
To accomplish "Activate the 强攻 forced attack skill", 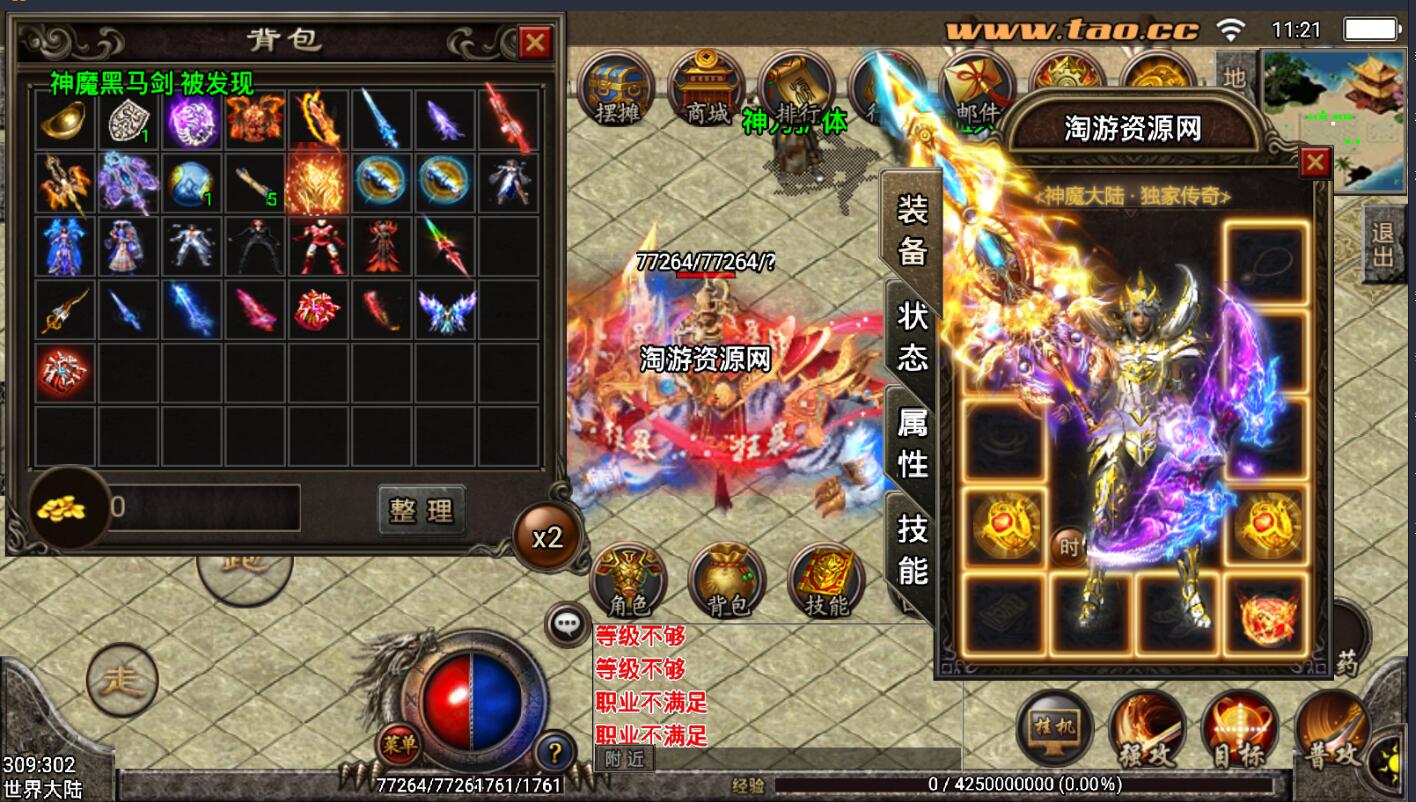I will [1147, 730].
